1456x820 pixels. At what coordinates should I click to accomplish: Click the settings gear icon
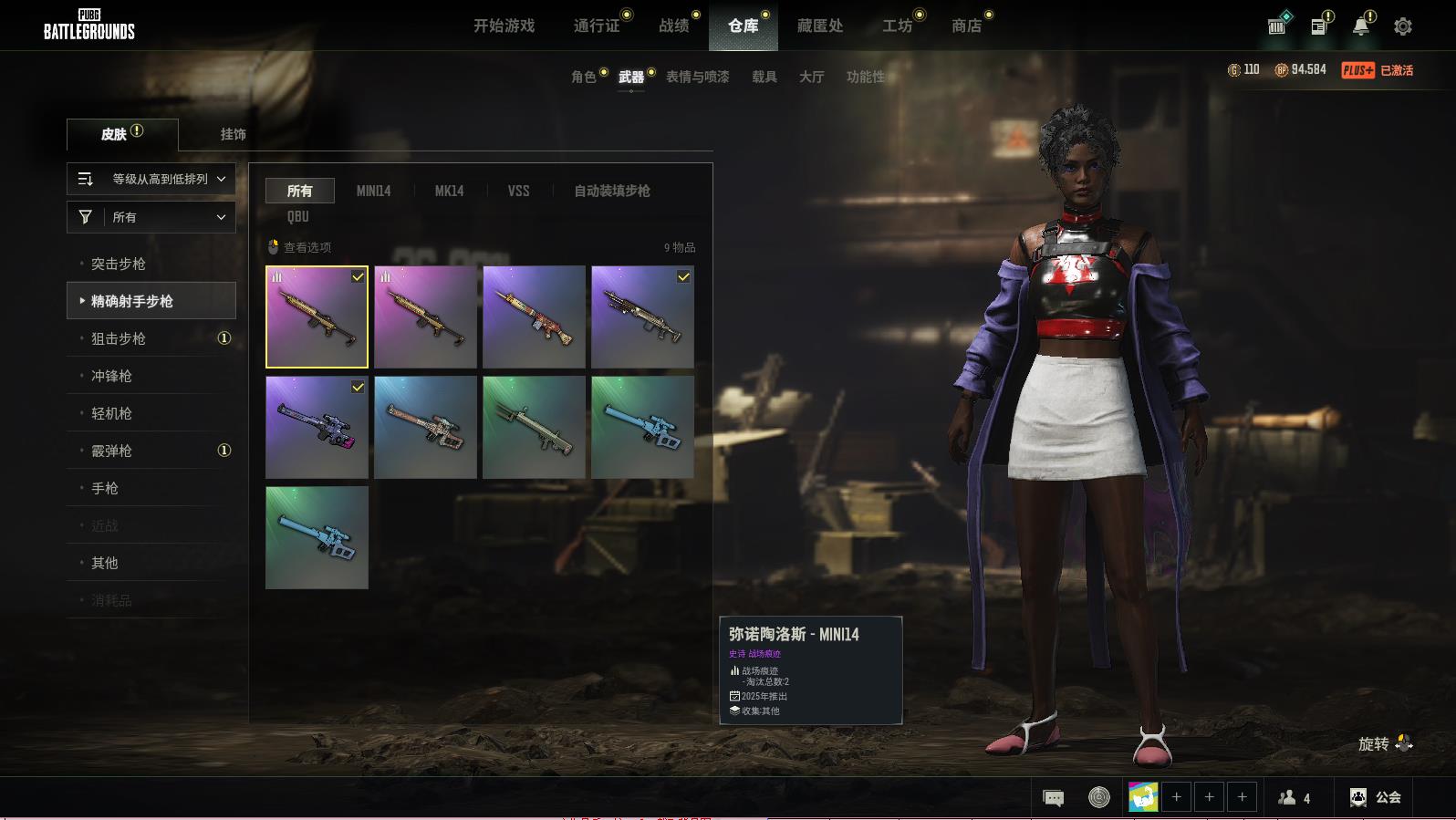(1403, 26)
